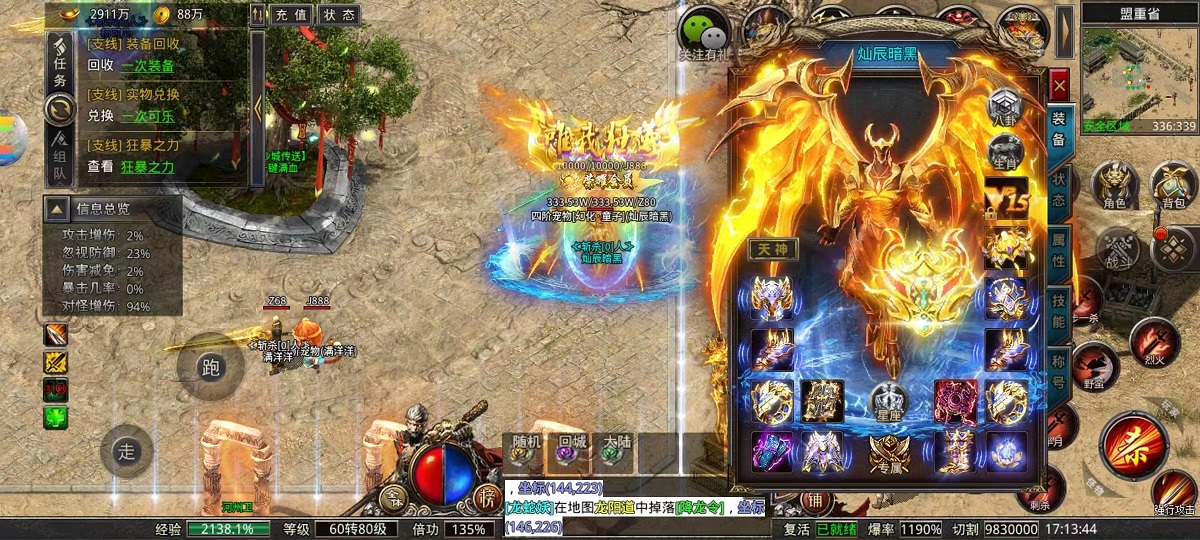The width and height of the screenshot is (1200, 540).
Task: Open the 专属 exclusive equipment slot
Action: click(x=887, y=453)
